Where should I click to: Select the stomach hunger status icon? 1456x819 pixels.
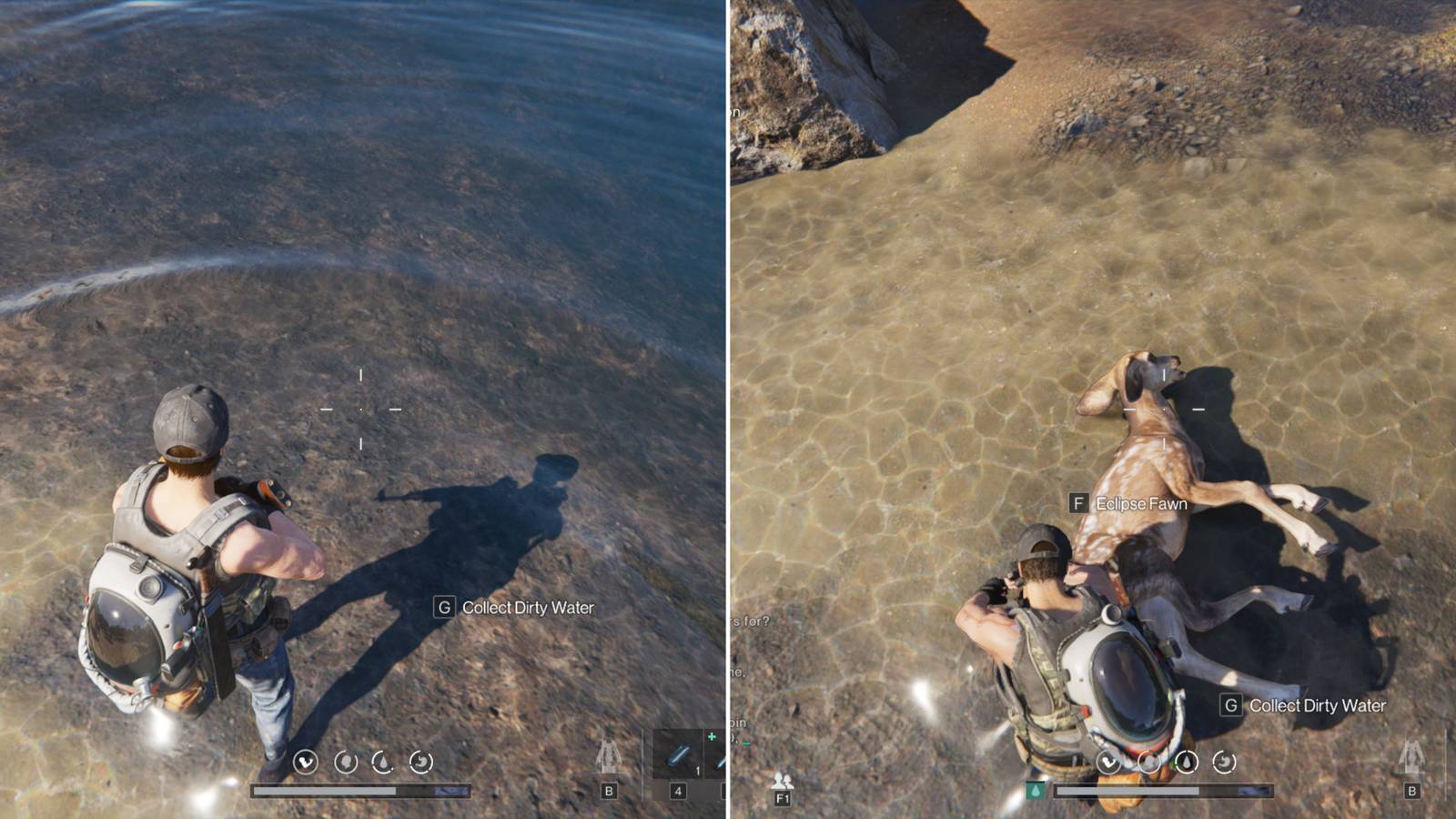[420, 763]
